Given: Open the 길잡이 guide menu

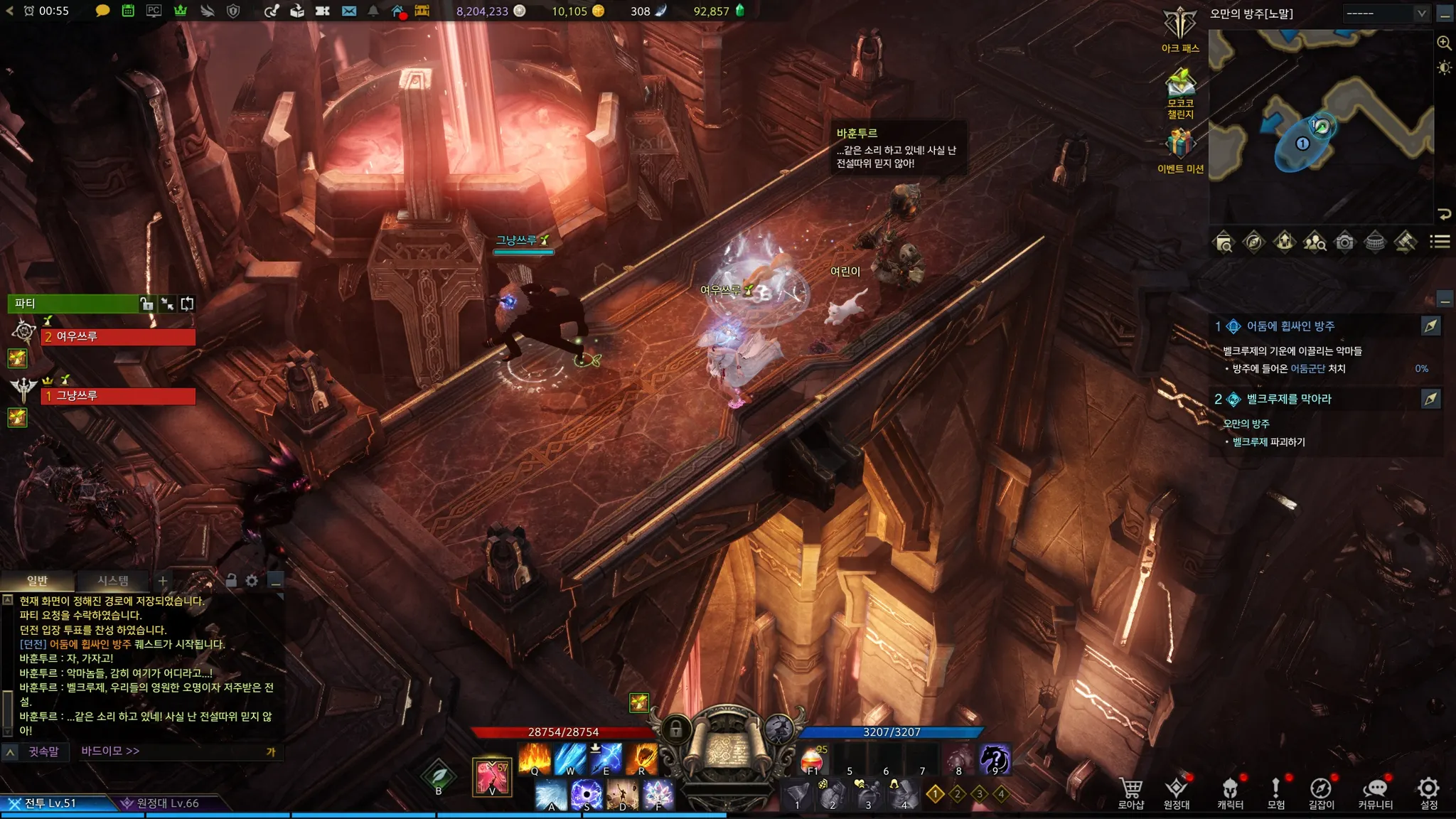Looking at the screenshot, I should (x=1321, y=792).
